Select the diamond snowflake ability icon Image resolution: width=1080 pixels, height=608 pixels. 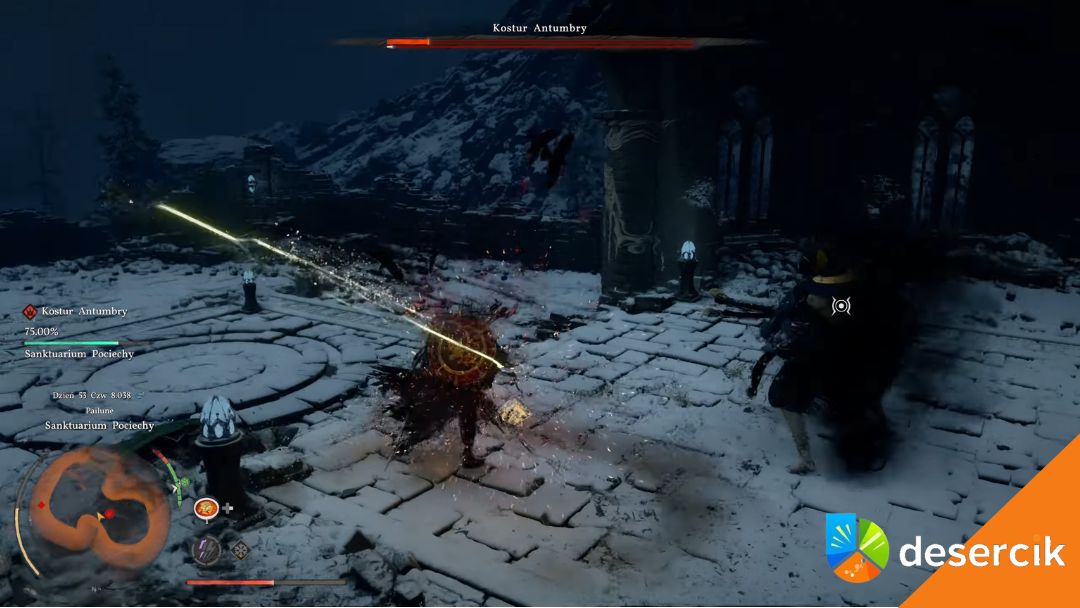pyautogui.click(x=240, y=549)
